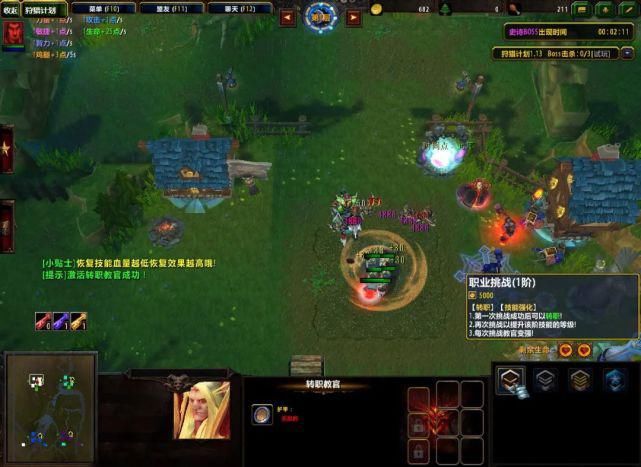Click the blond elf unit portrait
This screenshot has width=641, height=467.
tap(202, 410)
